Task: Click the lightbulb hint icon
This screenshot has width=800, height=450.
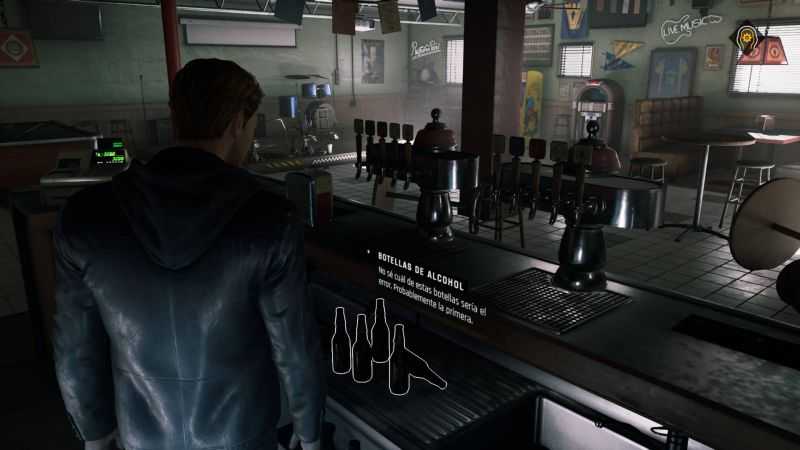Action: (749, 40)
